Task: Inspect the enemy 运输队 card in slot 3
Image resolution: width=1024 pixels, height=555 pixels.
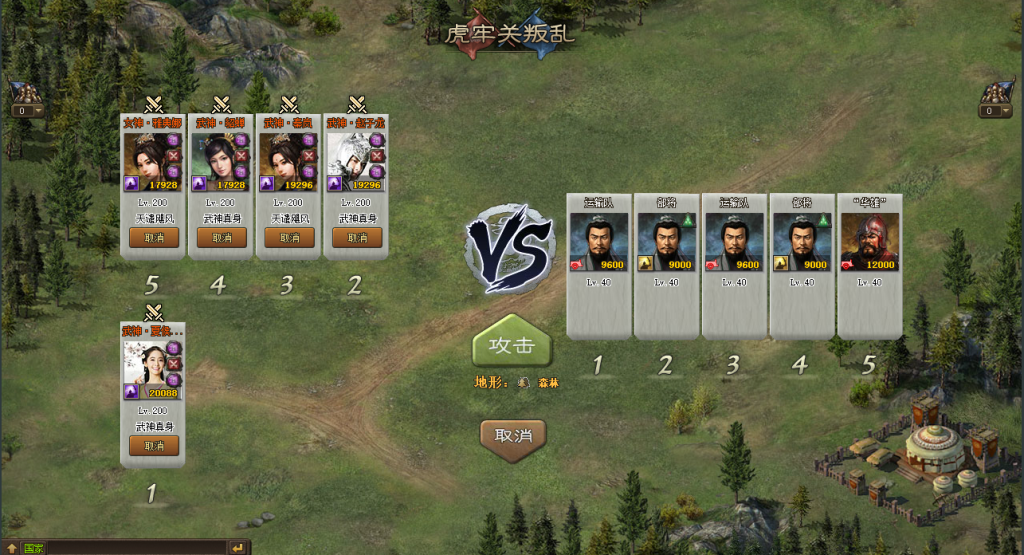Action: [x=734, y=242]
